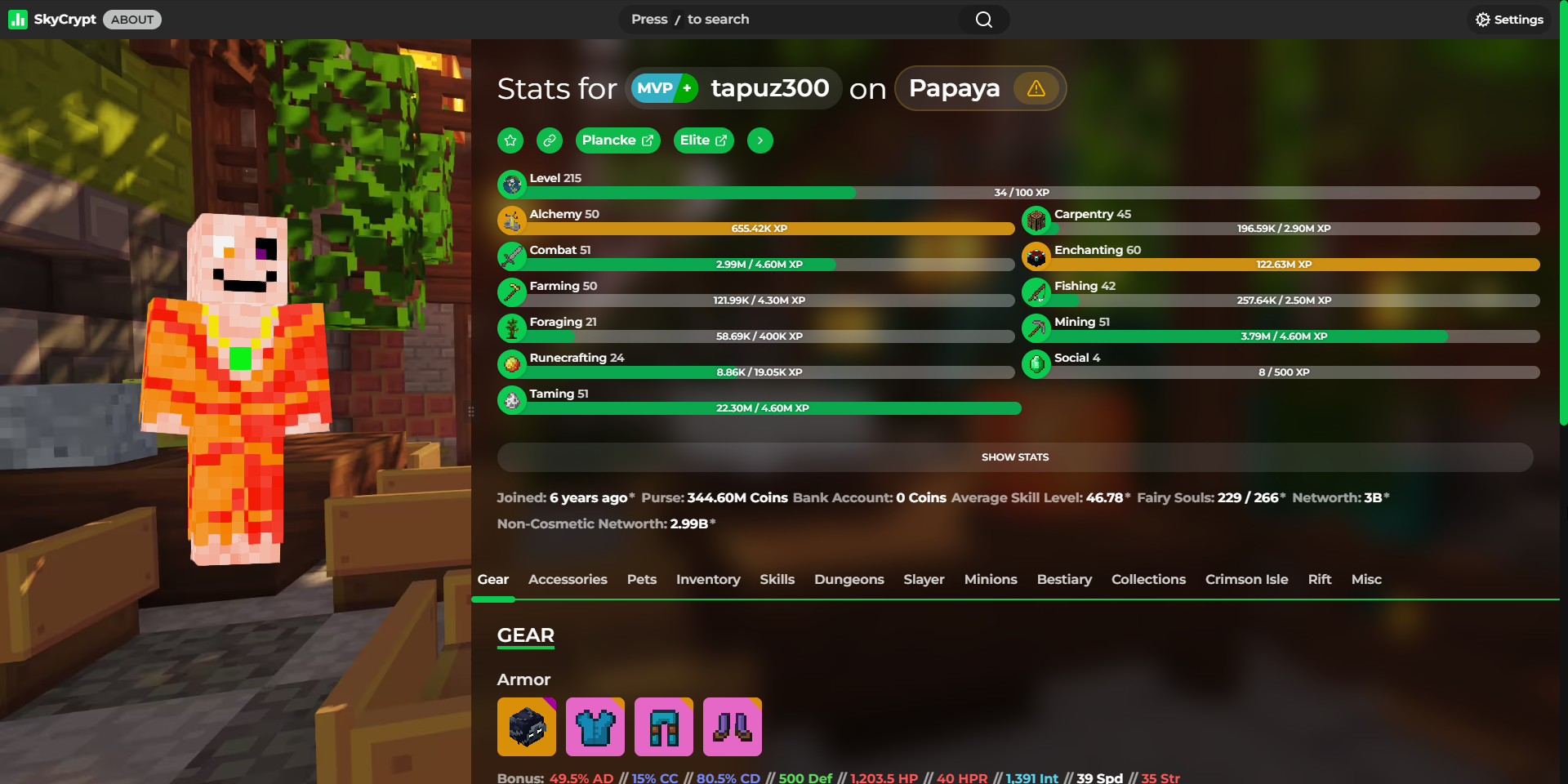The image size is (1568, 784).
Task: Click the Enchanting skill icon
Action: [x=1037, y=256]
